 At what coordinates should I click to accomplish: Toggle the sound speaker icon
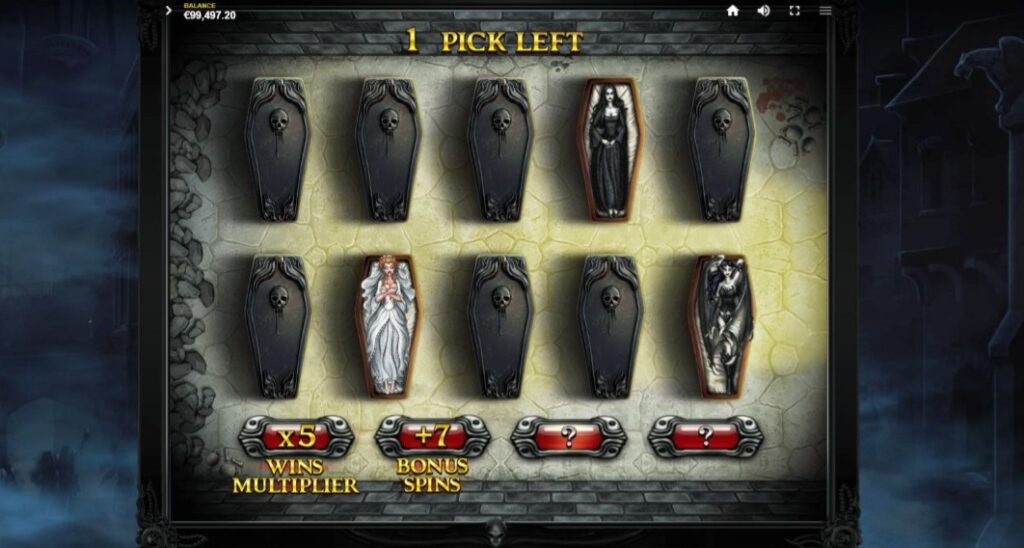pos(763,11)
